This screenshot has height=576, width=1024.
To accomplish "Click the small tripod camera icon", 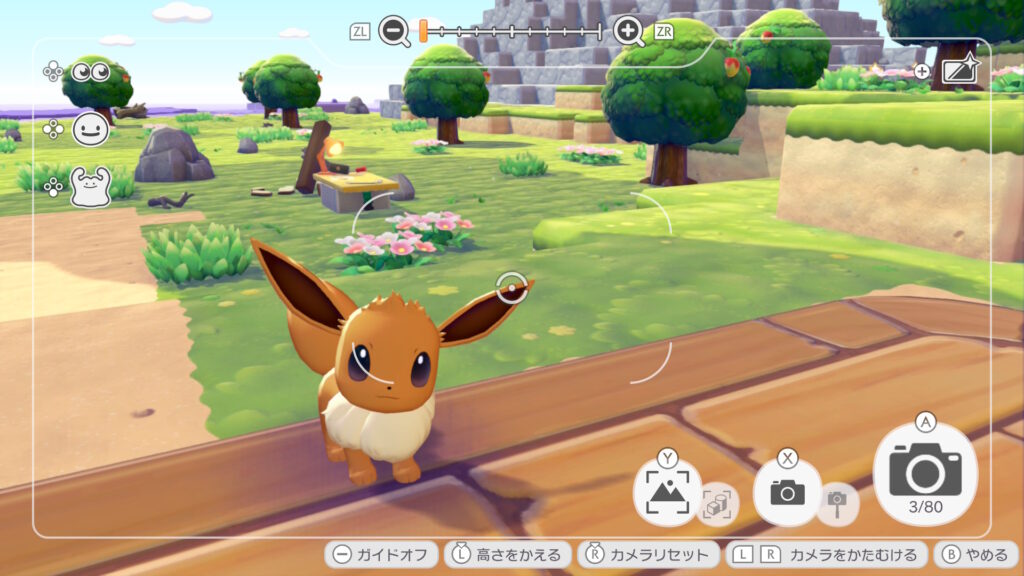I will (837, 502).
